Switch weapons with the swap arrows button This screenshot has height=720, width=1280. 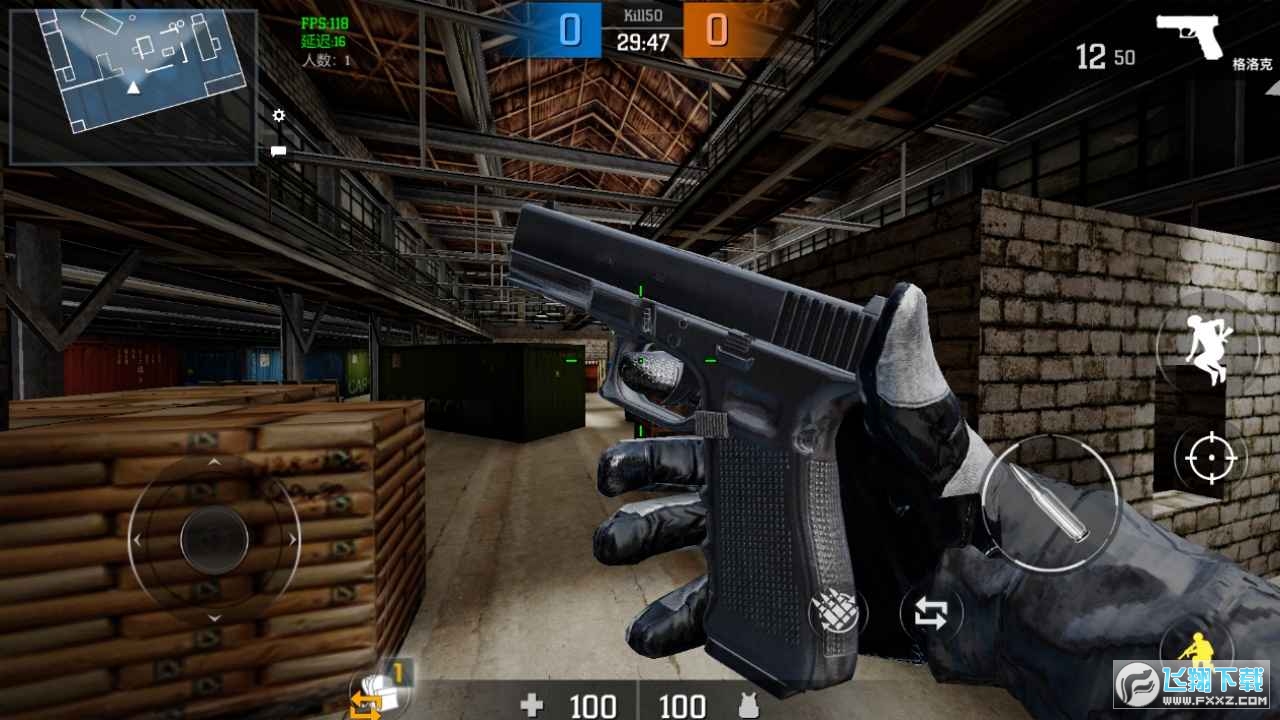[930, 613]
